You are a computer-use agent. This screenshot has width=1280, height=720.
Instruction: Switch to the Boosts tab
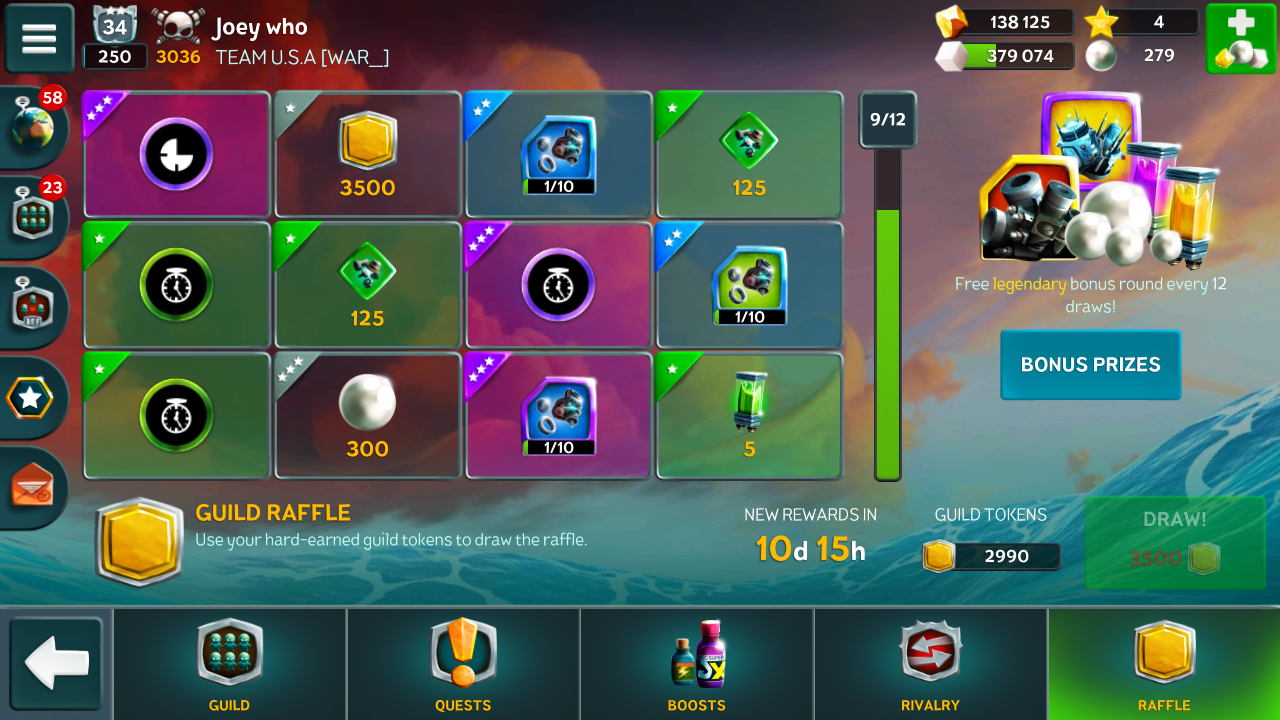click(697, 664)
